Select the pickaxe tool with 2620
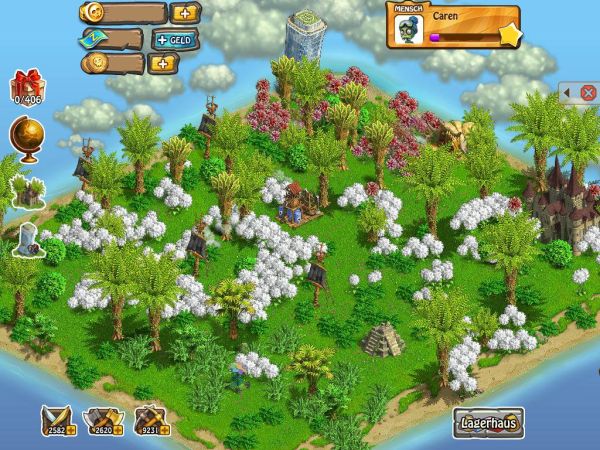 point(101,421)
